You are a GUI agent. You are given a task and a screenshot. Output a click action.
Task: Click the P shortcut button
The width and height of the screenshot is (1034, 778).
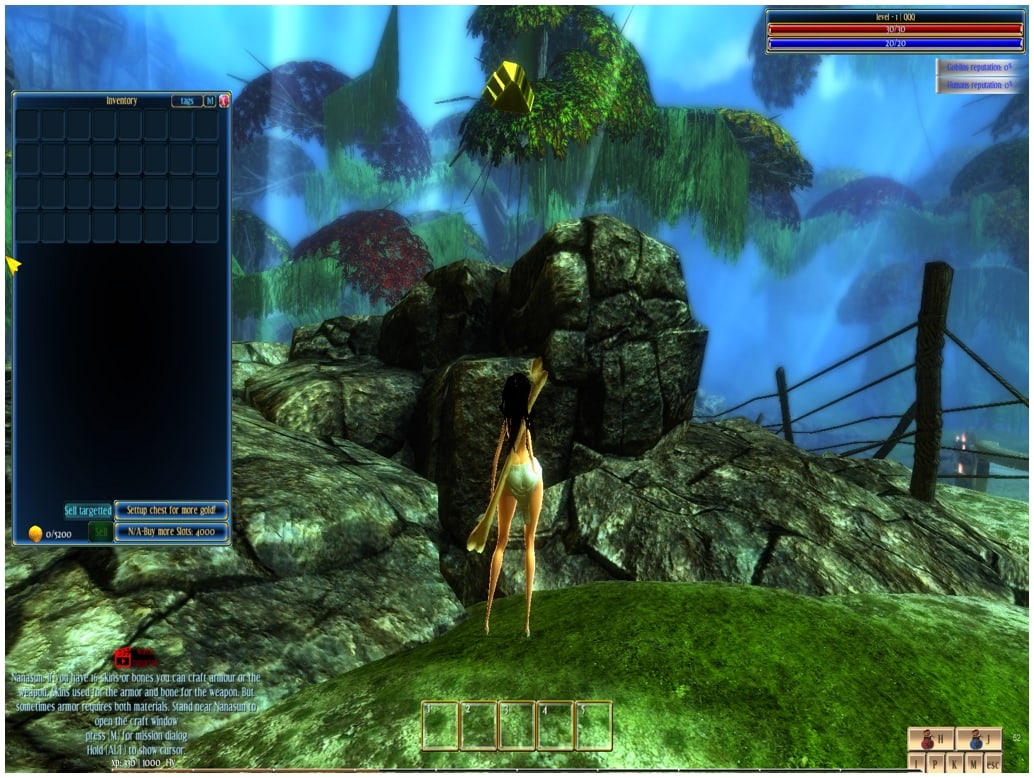point(935,764)
